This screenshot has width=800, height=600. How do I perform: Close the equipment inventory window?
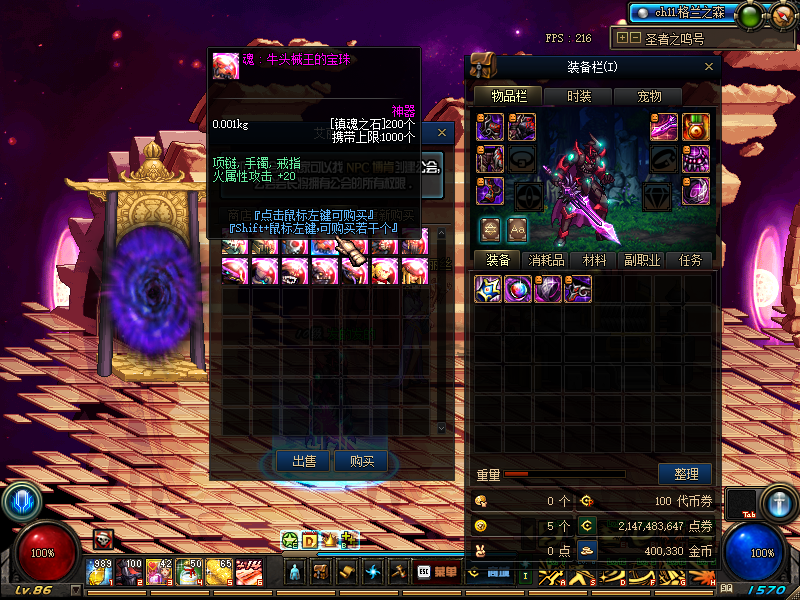pyautogui.click(x=709, y=67)
